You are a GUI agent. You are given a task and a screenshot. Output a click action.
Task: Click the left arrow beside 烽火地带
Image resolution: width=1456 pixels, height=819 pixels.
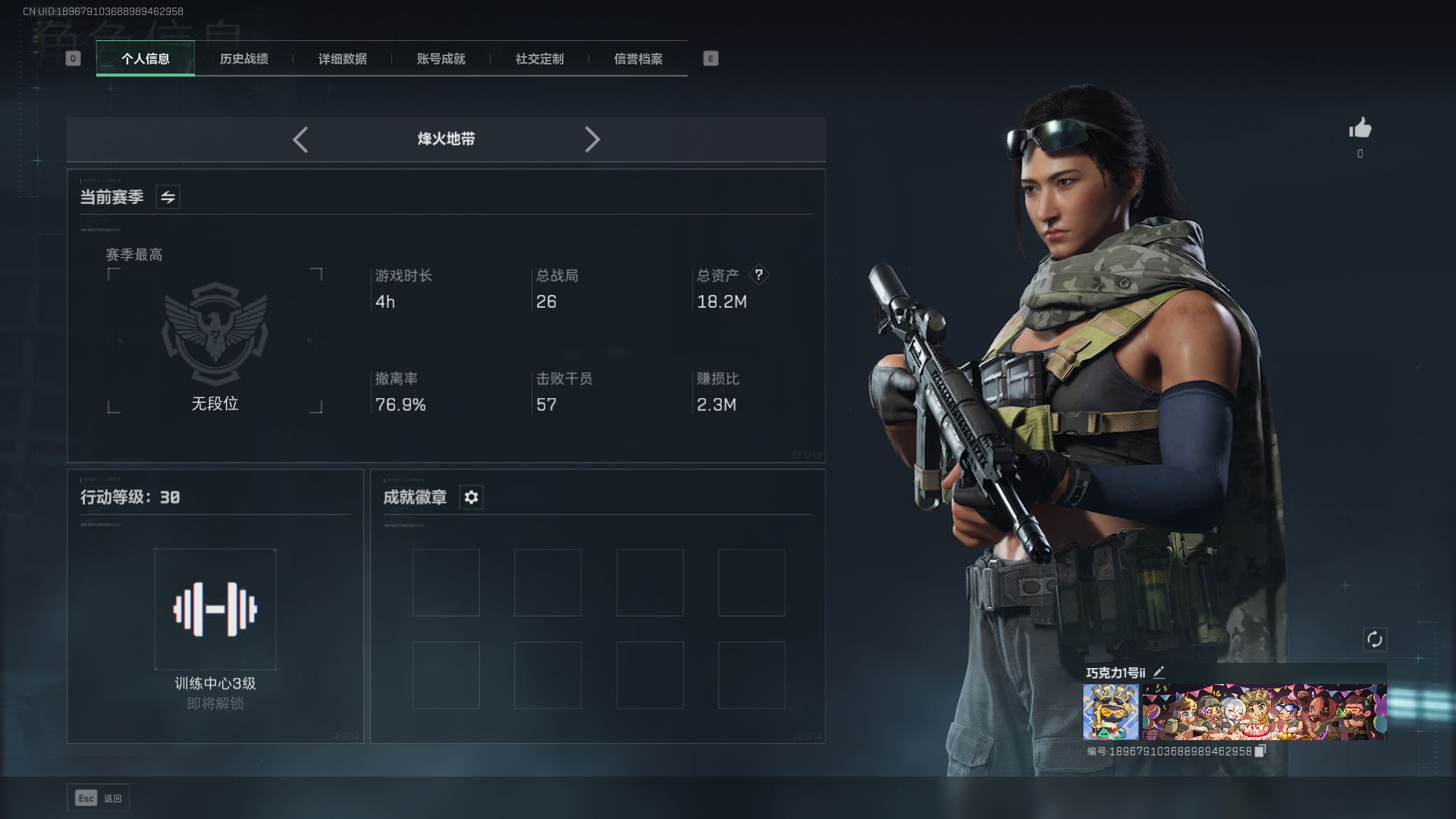point(300,140)
